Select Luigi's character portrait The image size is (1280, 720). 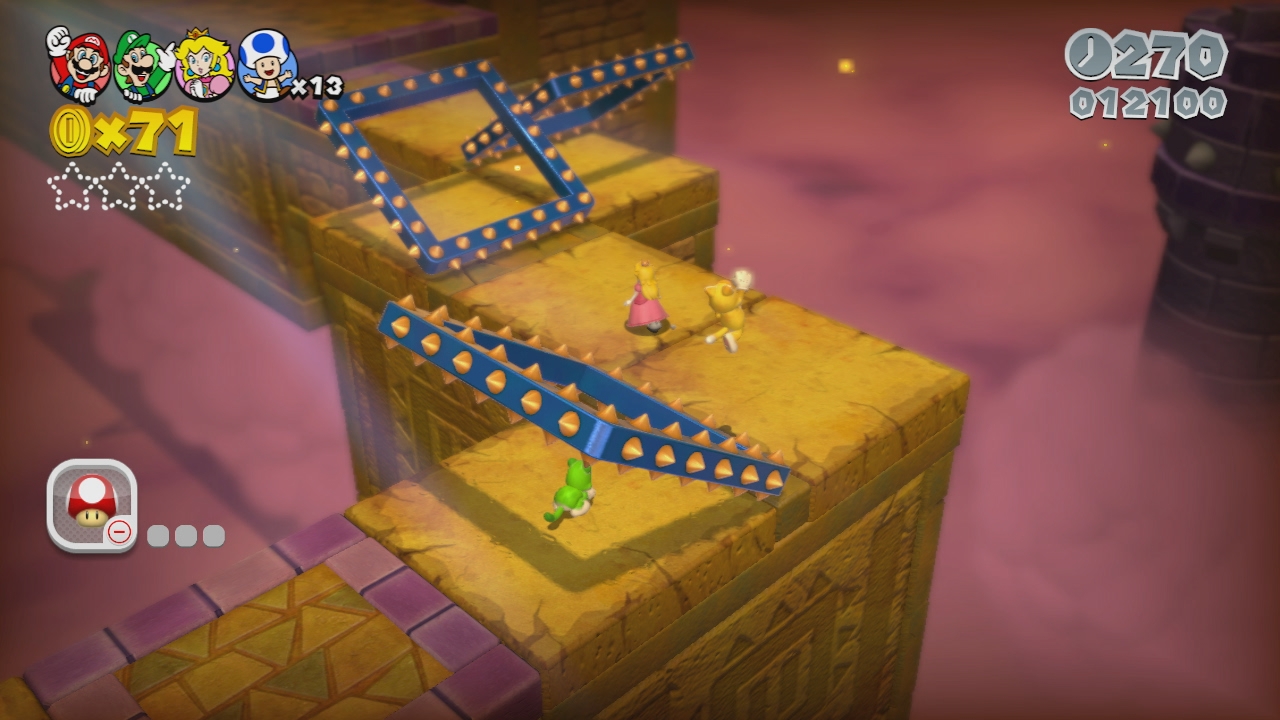coord(142,65)
